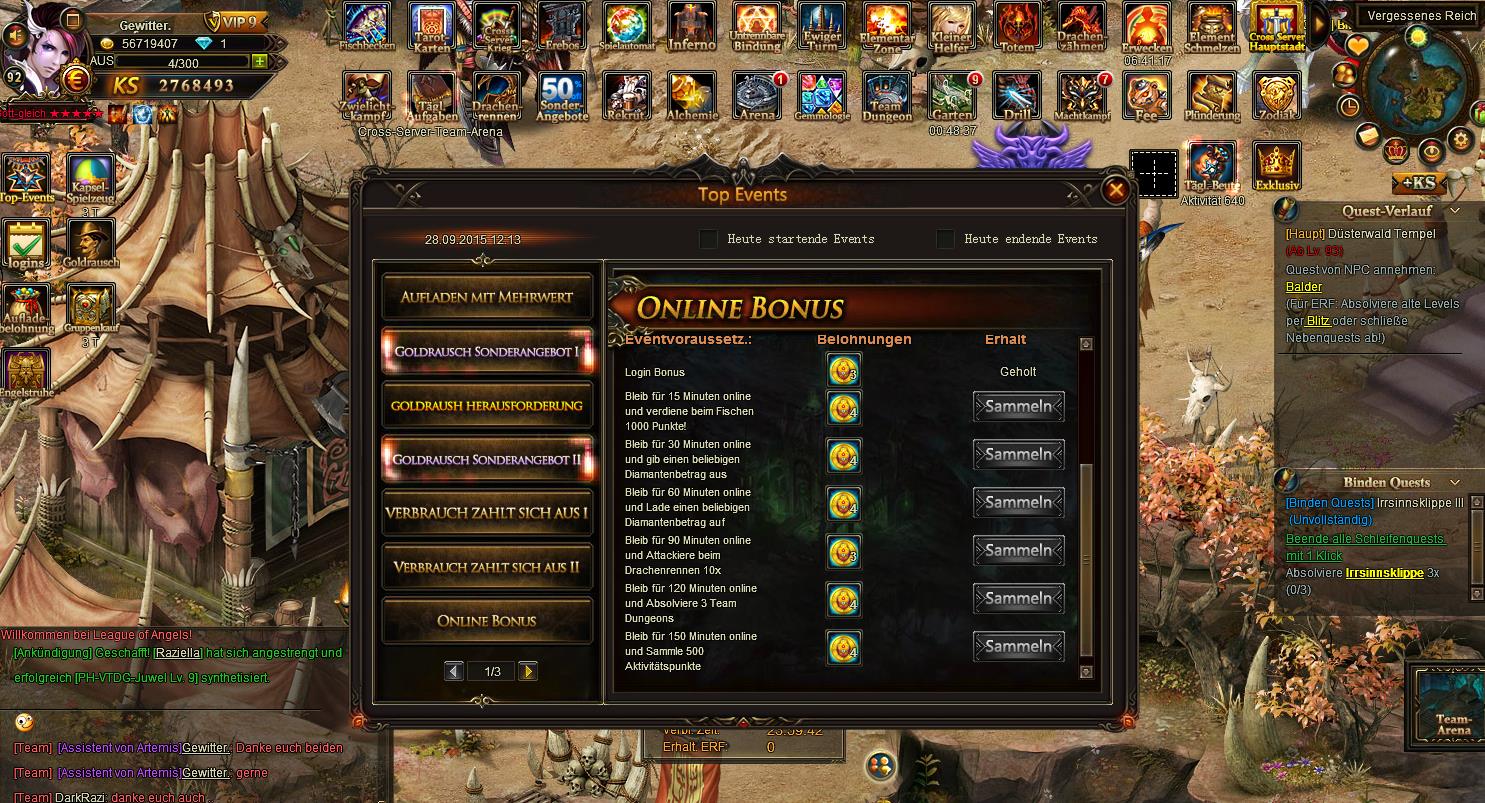Open the Aufladen mit Mehrwert event
Screen dimensions: 1485x803
(487, 297)
